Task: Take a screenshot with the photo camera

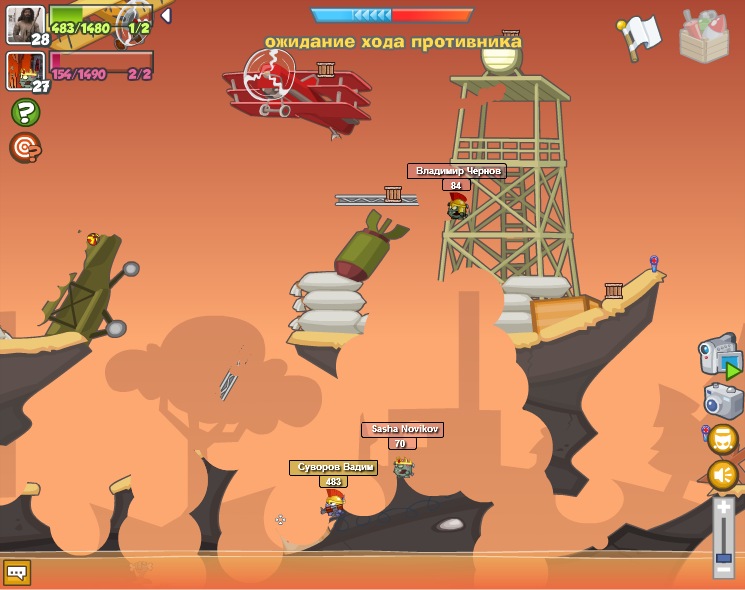Action: [x=723, y=400]
